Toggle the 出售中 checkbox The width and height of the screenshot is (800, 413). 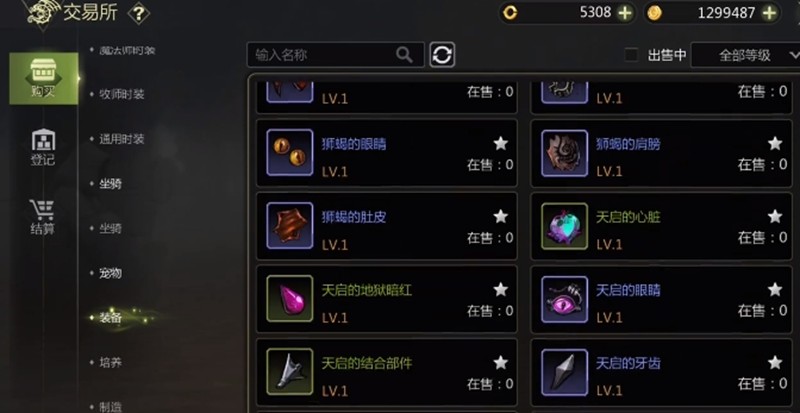coord(631,55)
